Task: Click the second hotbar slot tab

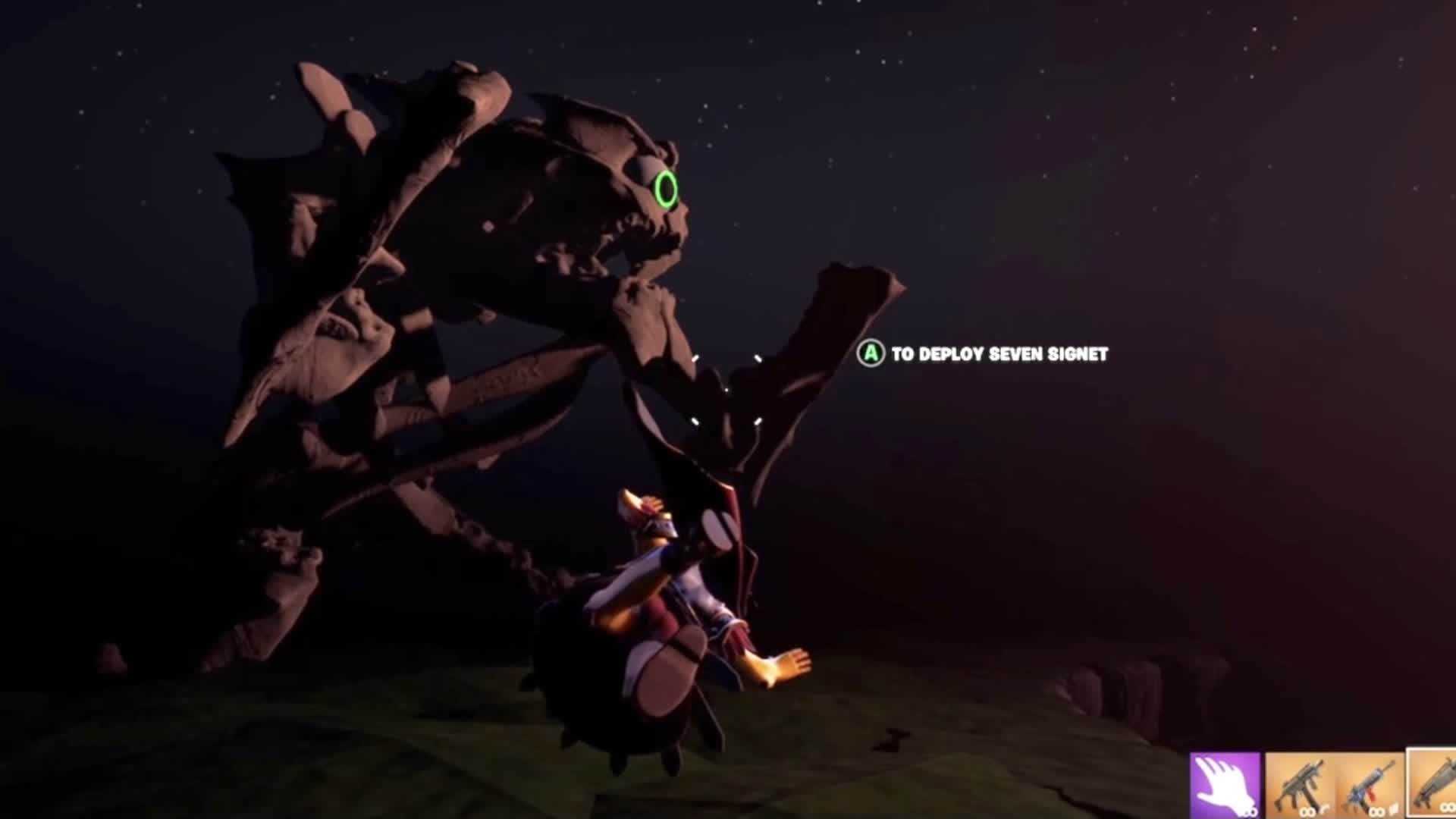Action: click(1300, 783)
